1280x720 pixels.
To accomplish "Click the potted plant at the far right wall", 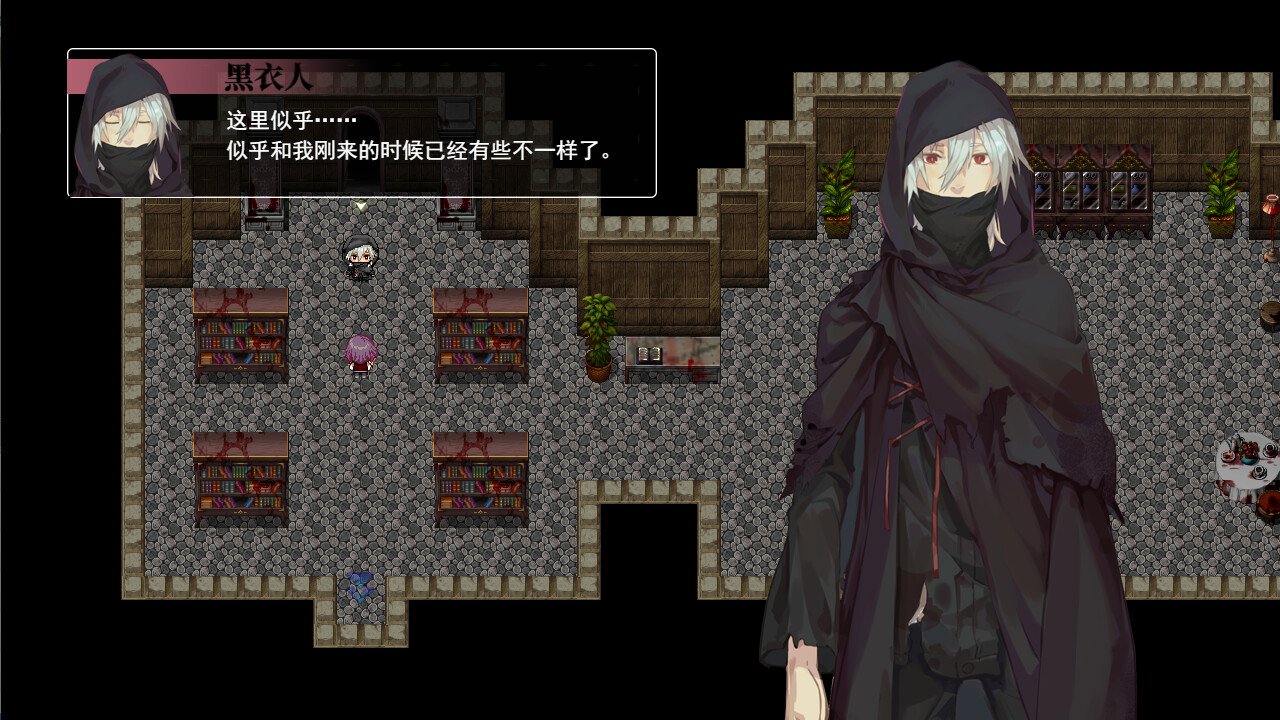I will point(1222,190).
